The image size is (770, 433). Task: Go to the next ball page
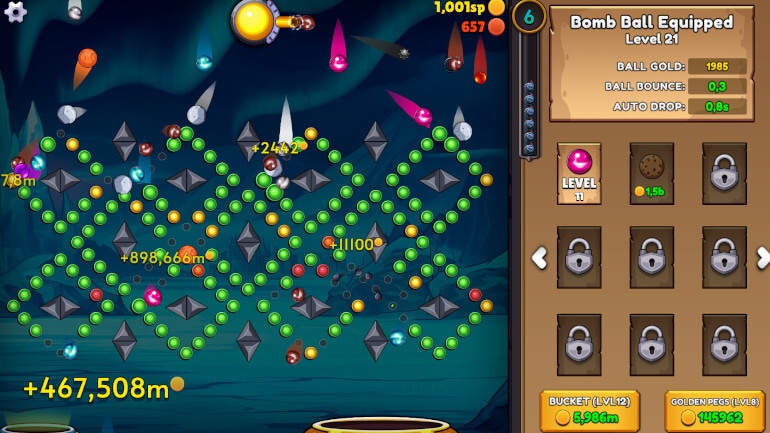tap(763, 258)
